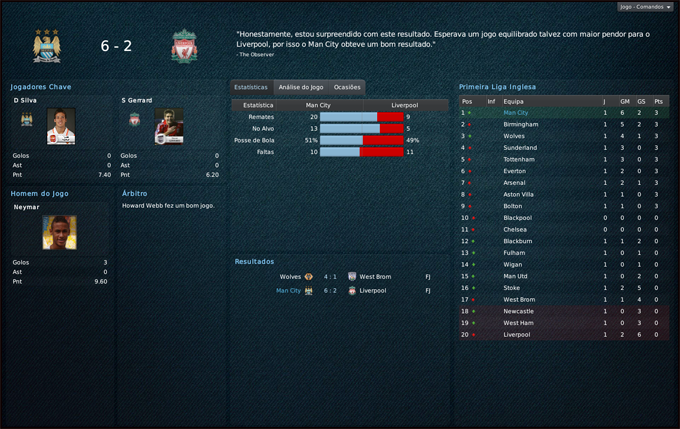Select the Estatísticas tab
680x429 pixels.
click(x=250, y=88)
